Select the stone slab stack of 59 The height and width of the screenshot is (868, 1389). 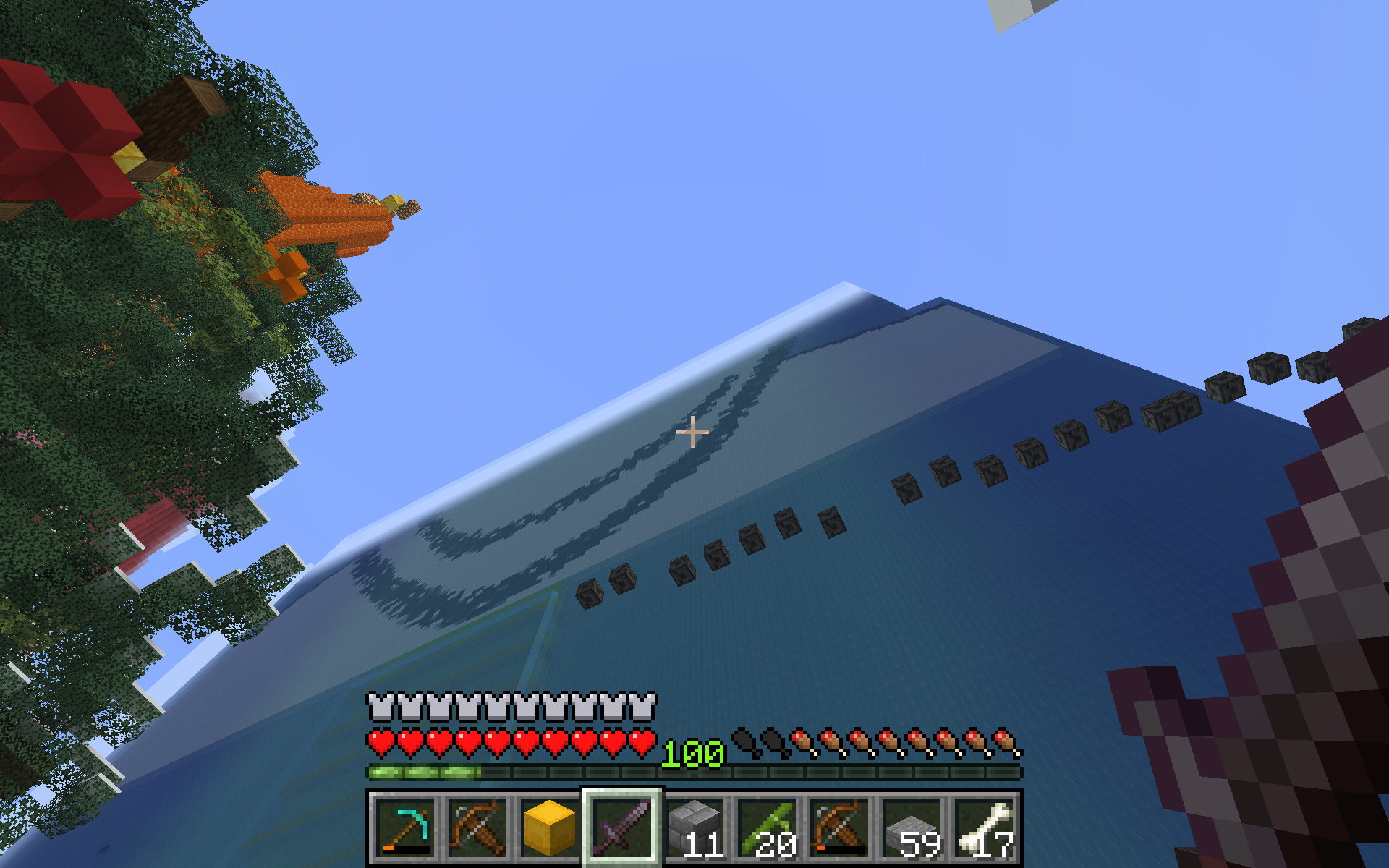pos(912,827)
